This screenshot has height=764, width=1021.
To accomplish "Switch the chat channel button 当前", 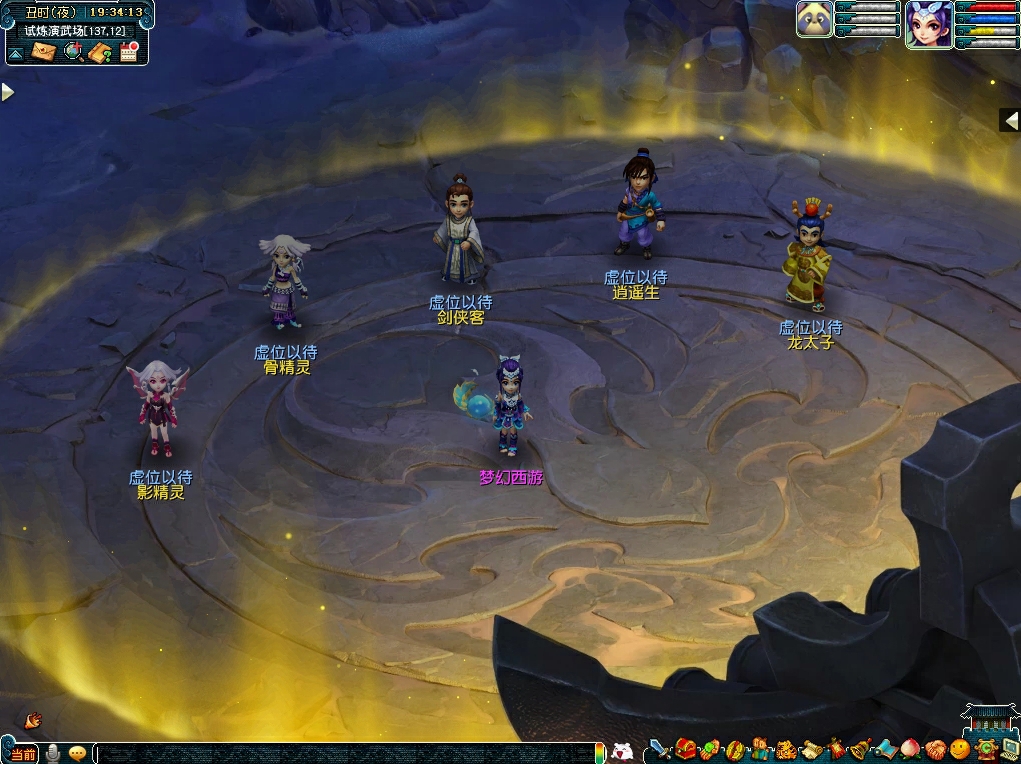I will (23, 753).
